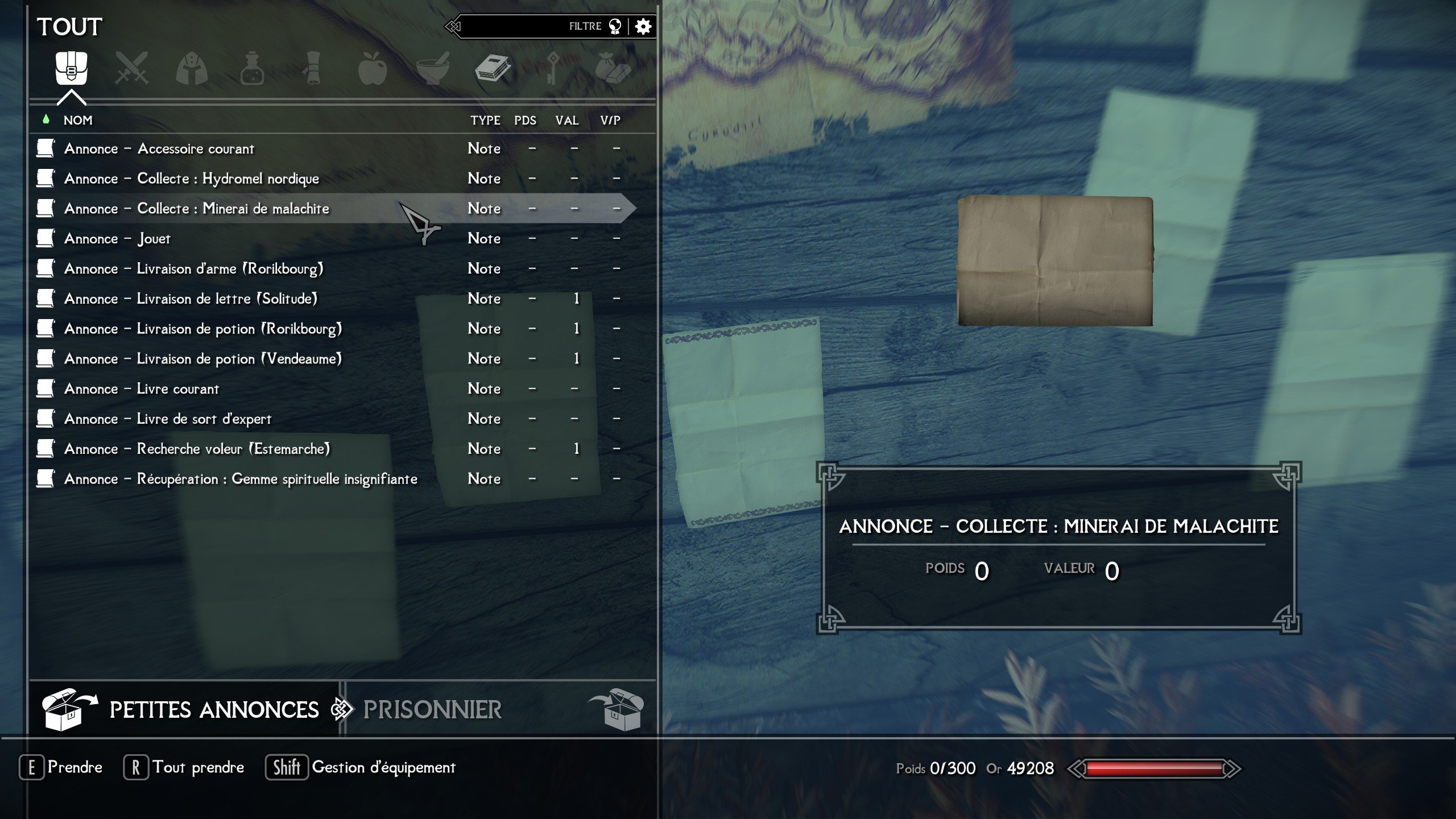1456x819 pixels.
Task: Switch to the Prisonnier inventory panel
Action: click(432, 710)
